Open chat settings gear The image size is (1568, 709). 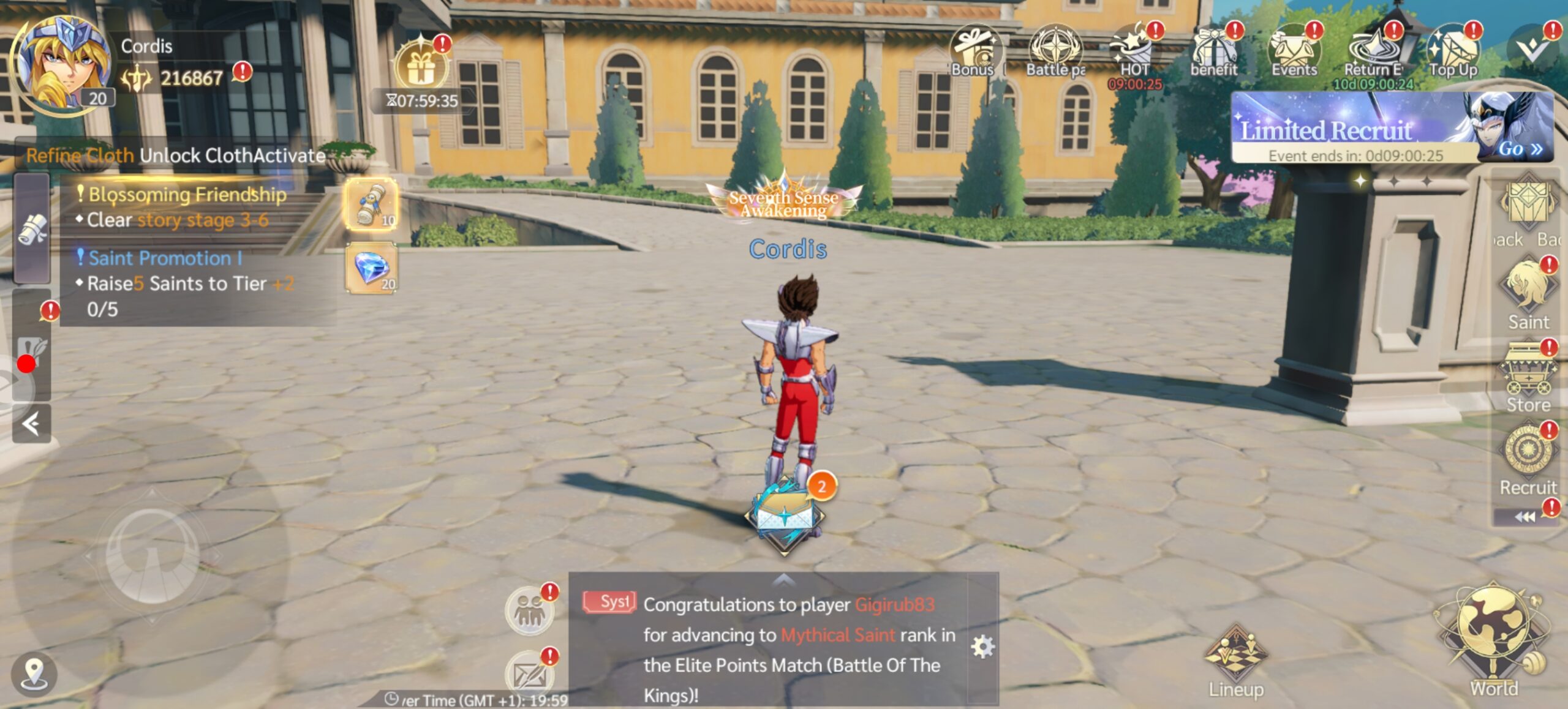point(982,647)
